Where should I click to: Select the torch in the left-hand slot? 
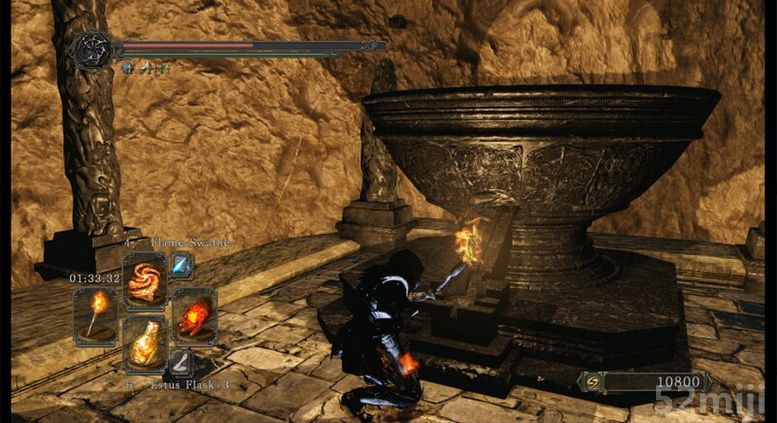point(96,315)
